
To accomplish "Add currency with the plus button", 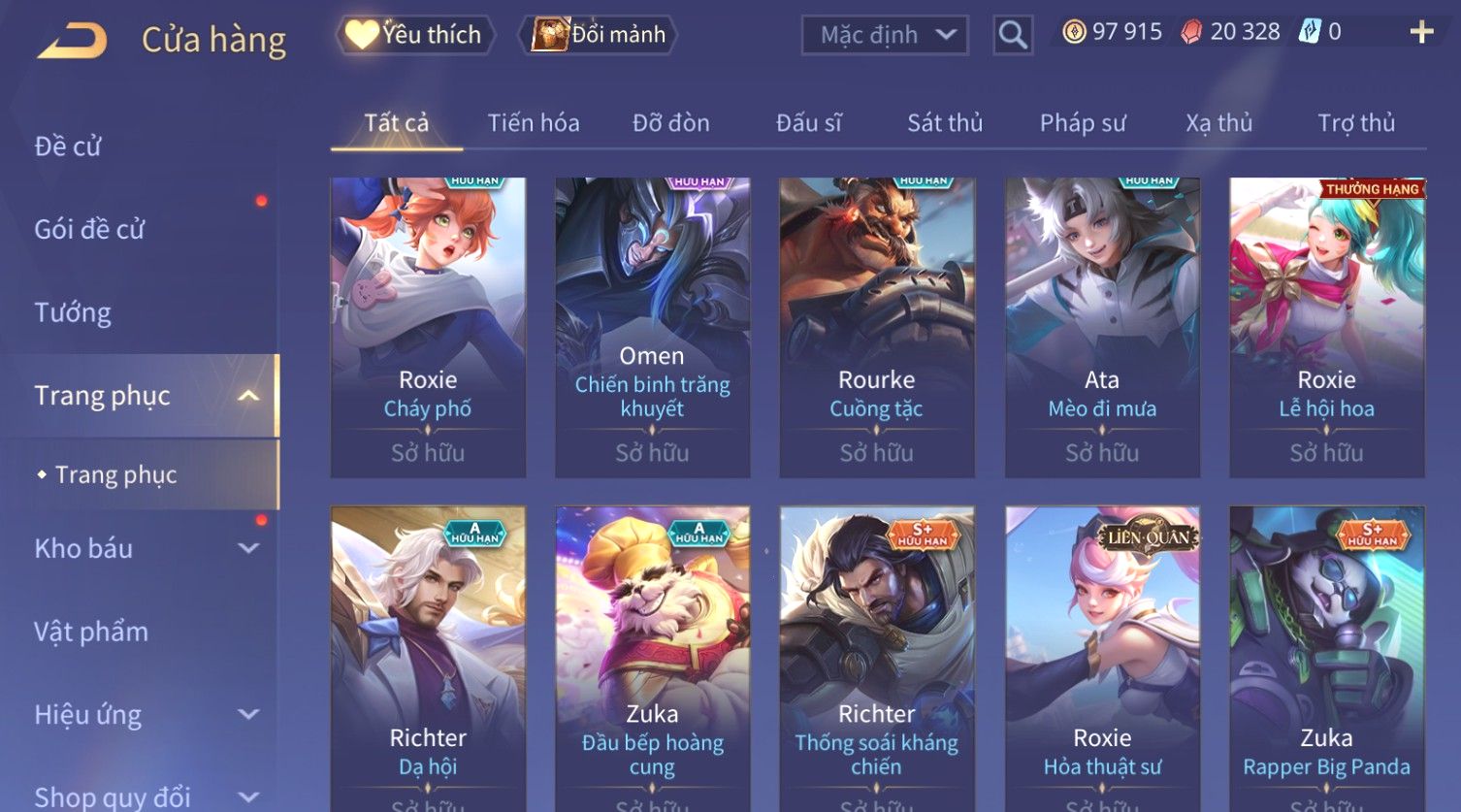I will 1421,33.
